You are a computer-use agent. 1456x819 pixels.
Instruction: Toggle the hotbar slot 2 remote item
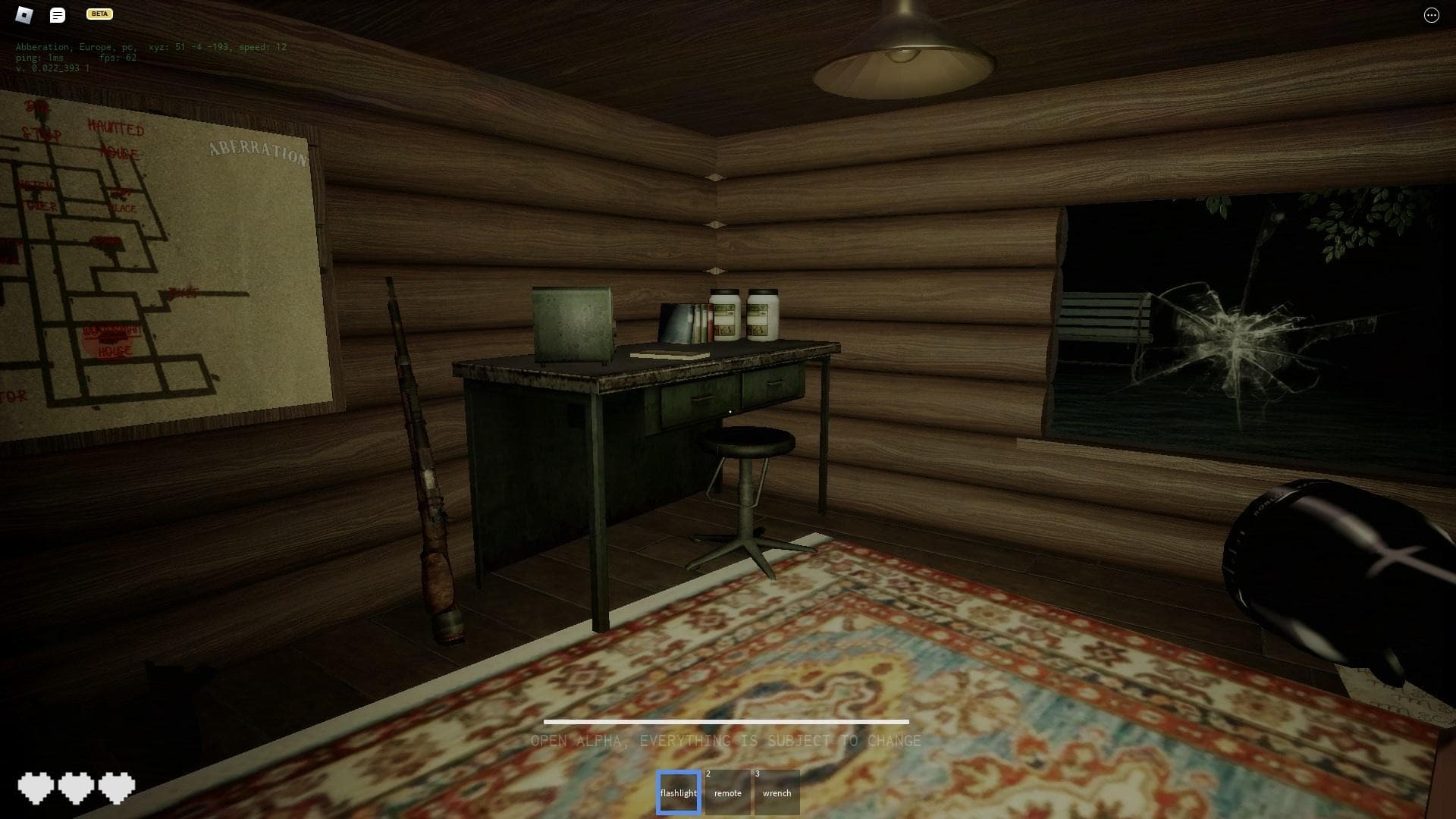click(727, 792)
